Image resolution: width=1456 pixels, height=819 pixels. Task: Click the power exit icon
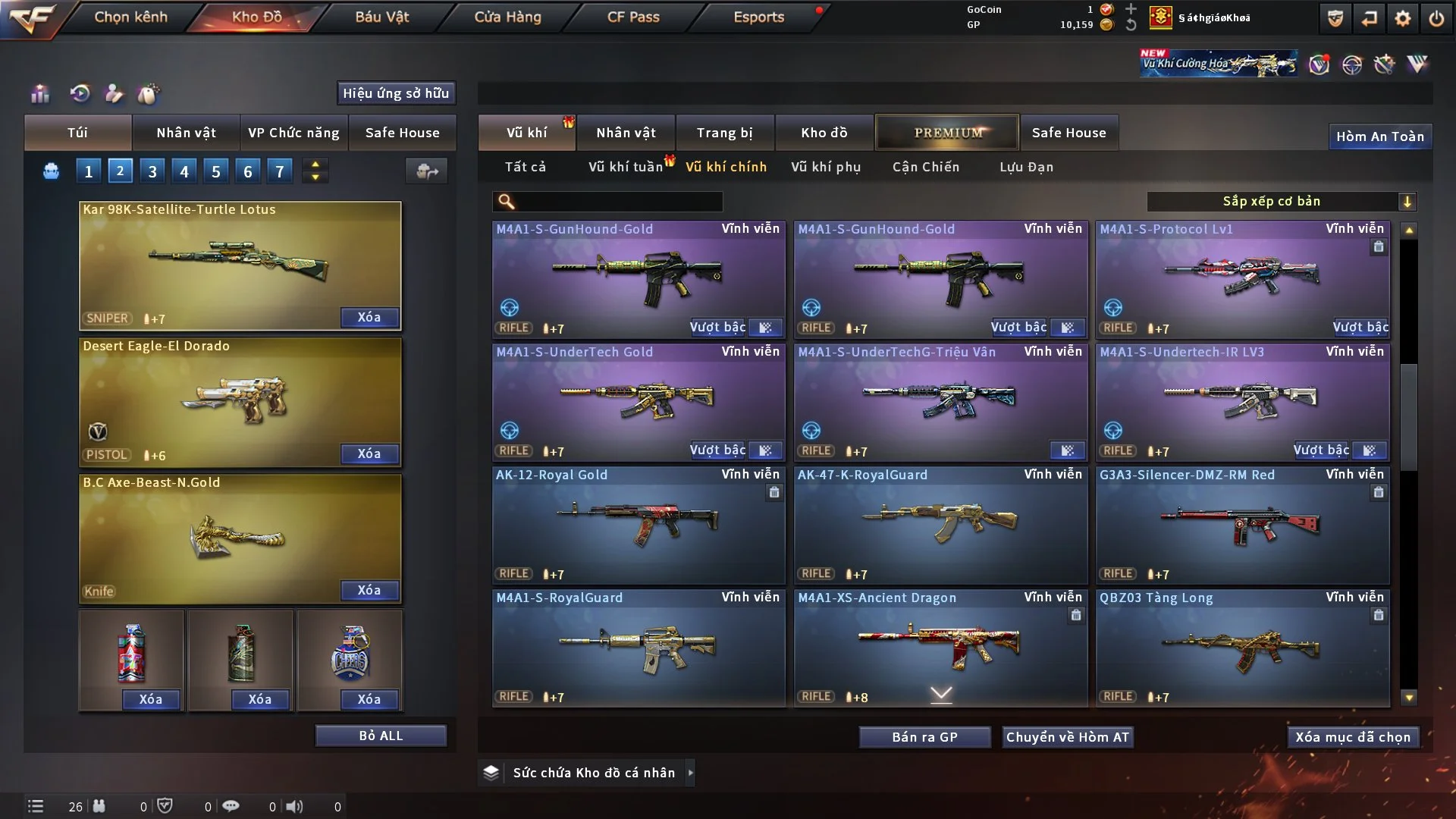tap(1436, 18)
